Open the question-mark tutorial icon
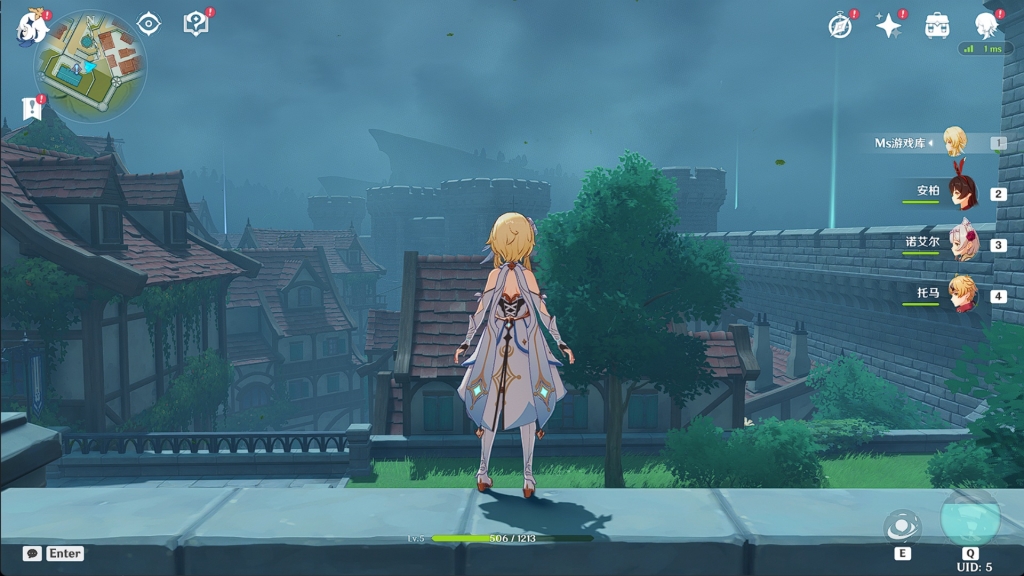1024x576 pixels. click(197, 24)
